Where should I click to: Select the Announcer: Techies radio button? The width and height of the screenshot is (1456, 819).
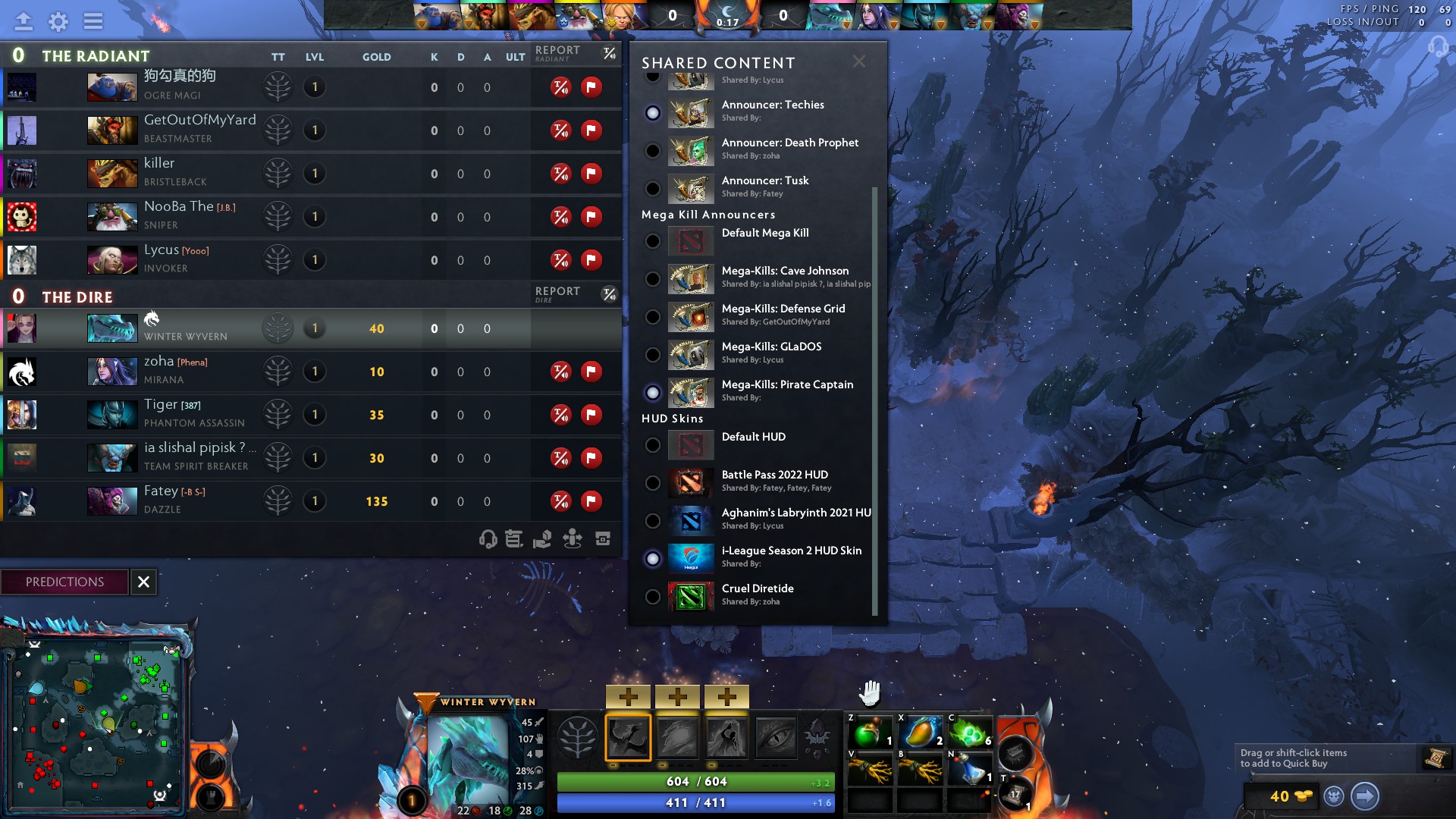point(652,113)
